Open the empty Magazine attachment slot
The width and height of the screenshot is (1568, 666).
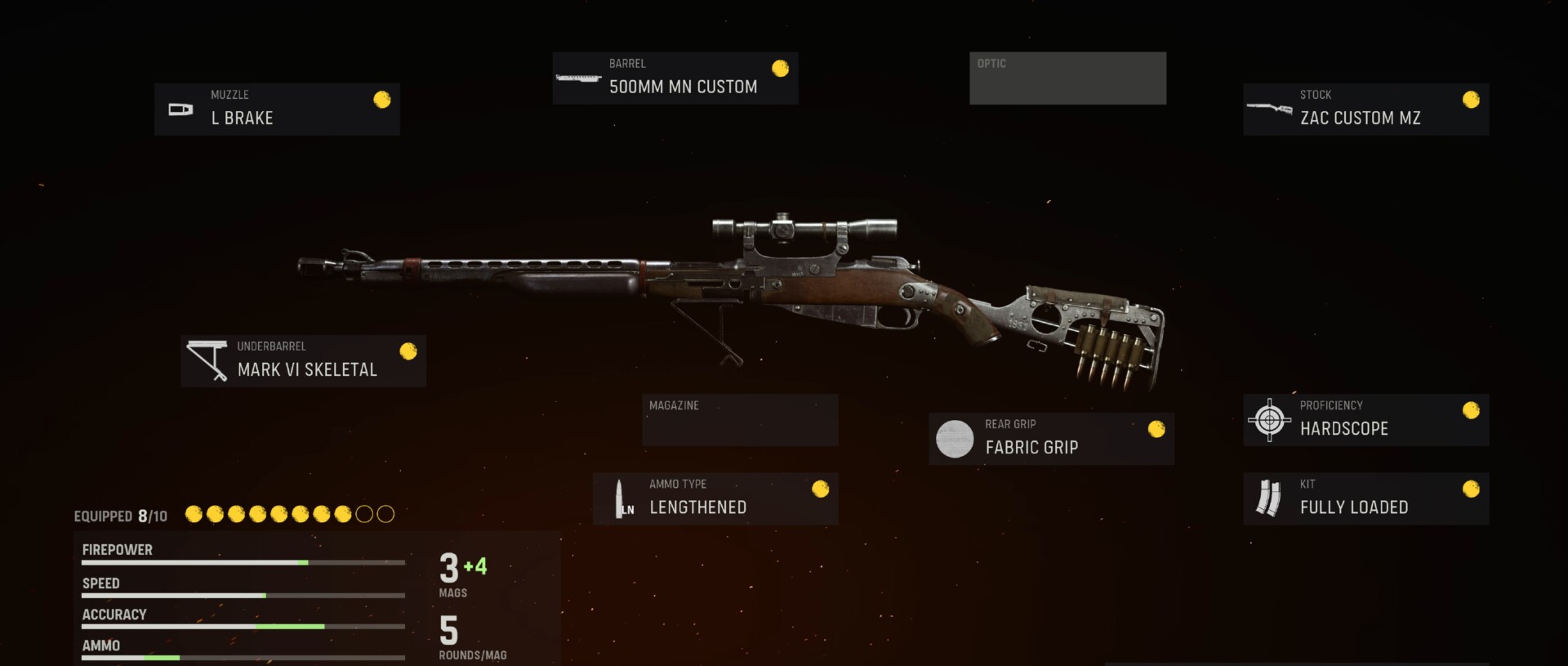tap(739, 419)
